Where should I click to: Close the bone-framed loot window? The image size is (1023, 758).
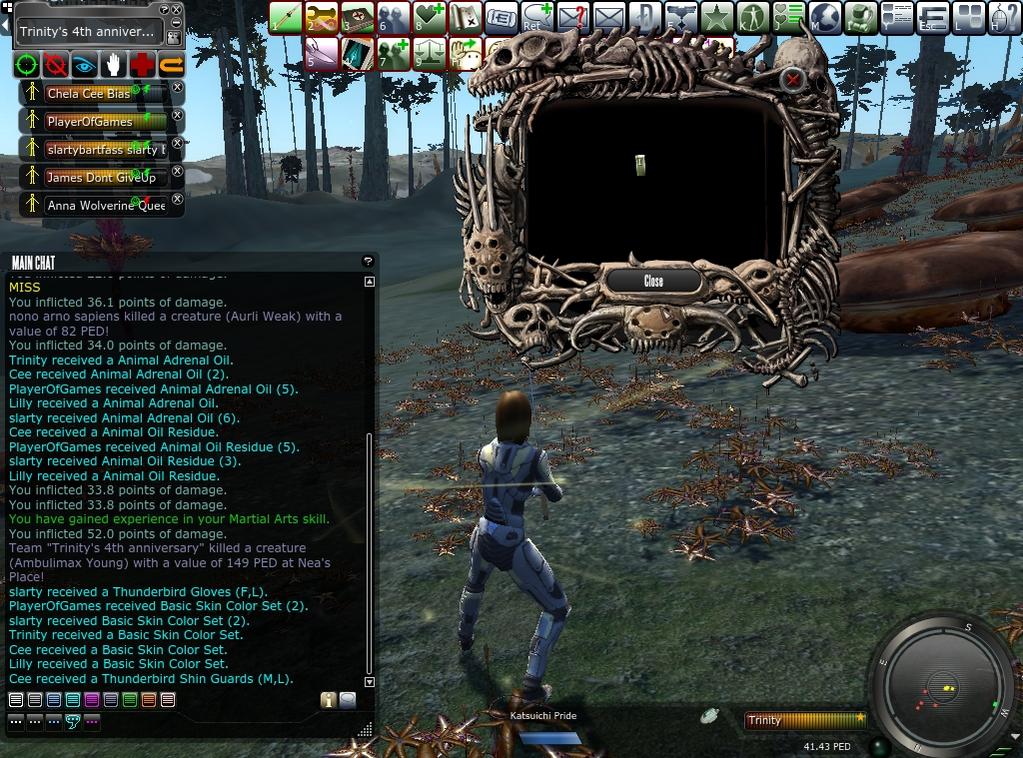pos(653,281)
